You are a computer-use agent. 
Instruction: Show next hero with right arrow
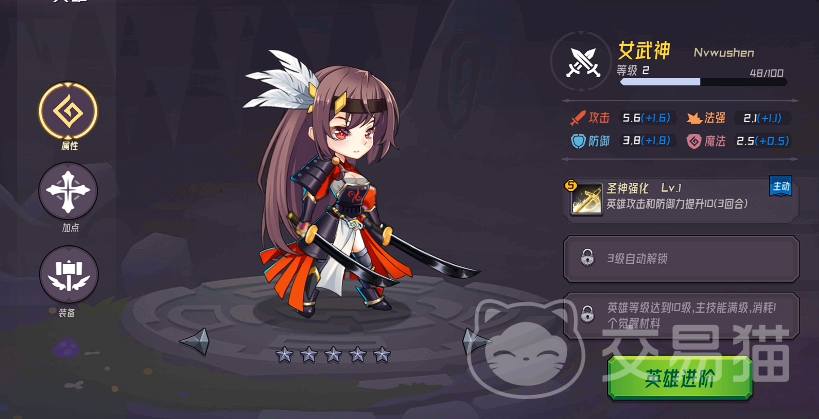pos(476,341)
